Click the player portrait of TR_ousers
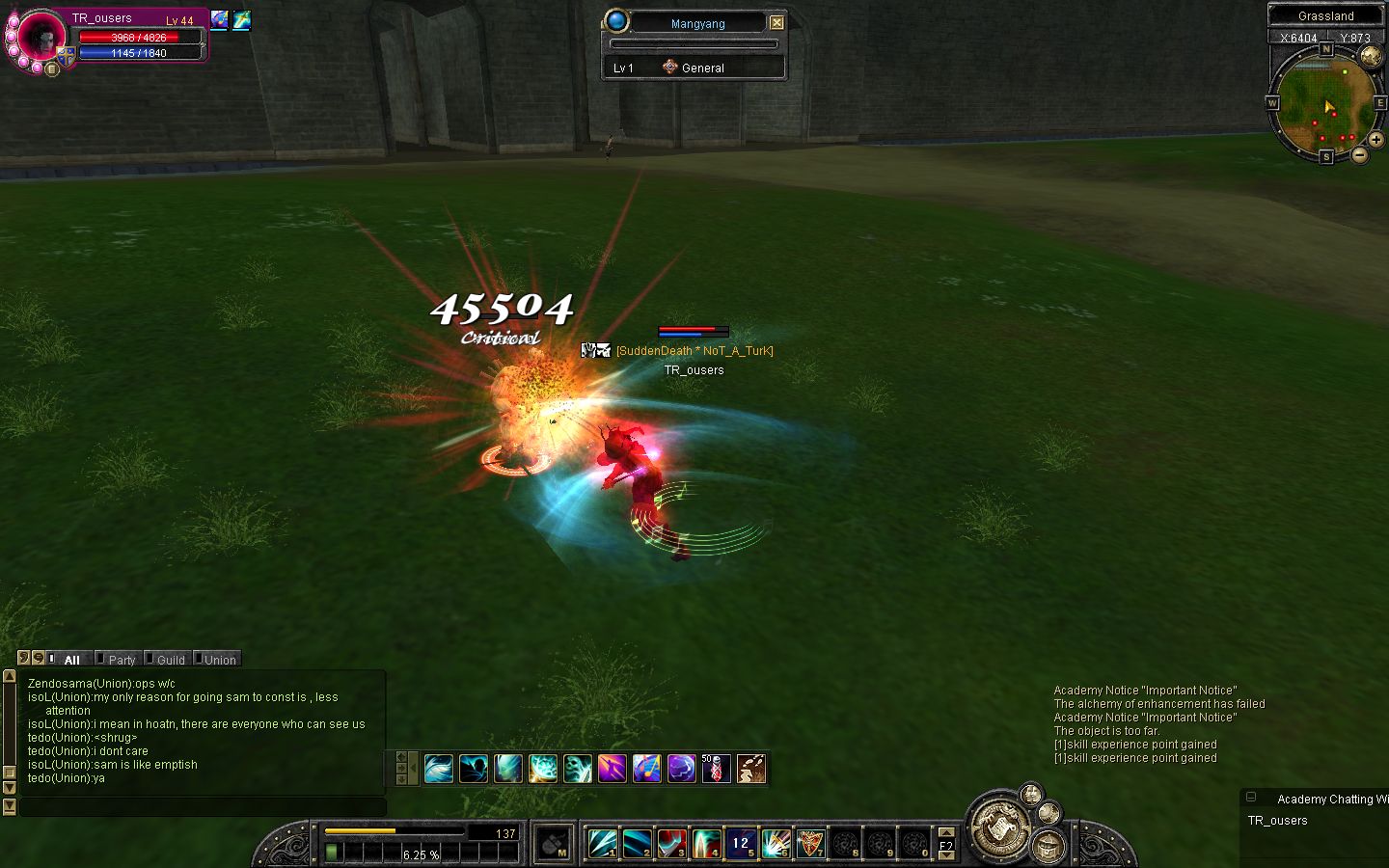Viewport: 1389px width, 868px height. (40, 37)
